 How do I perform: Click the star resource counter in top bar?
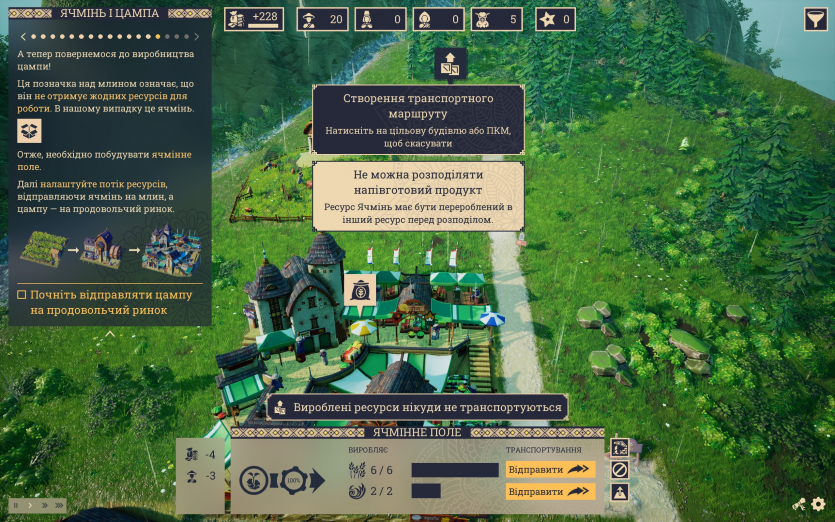click(x=555, y=19)
